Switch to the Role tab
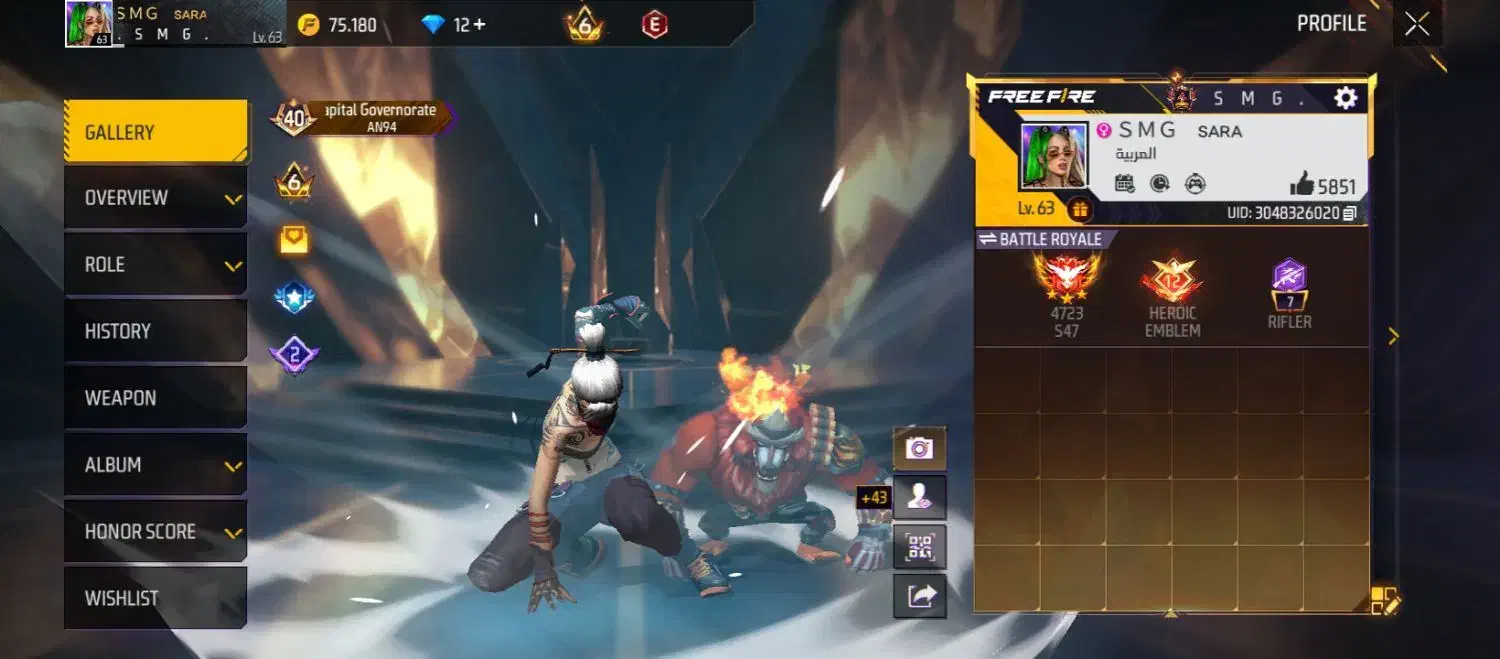Screen dimensions: 1500x659 (155, 265)
